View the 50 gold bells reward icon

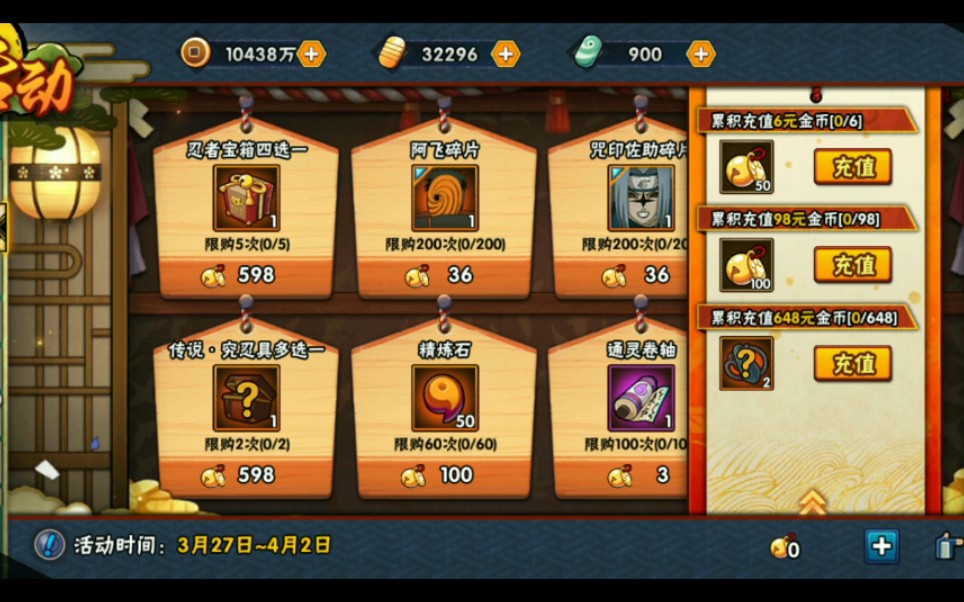pos(746,166)
